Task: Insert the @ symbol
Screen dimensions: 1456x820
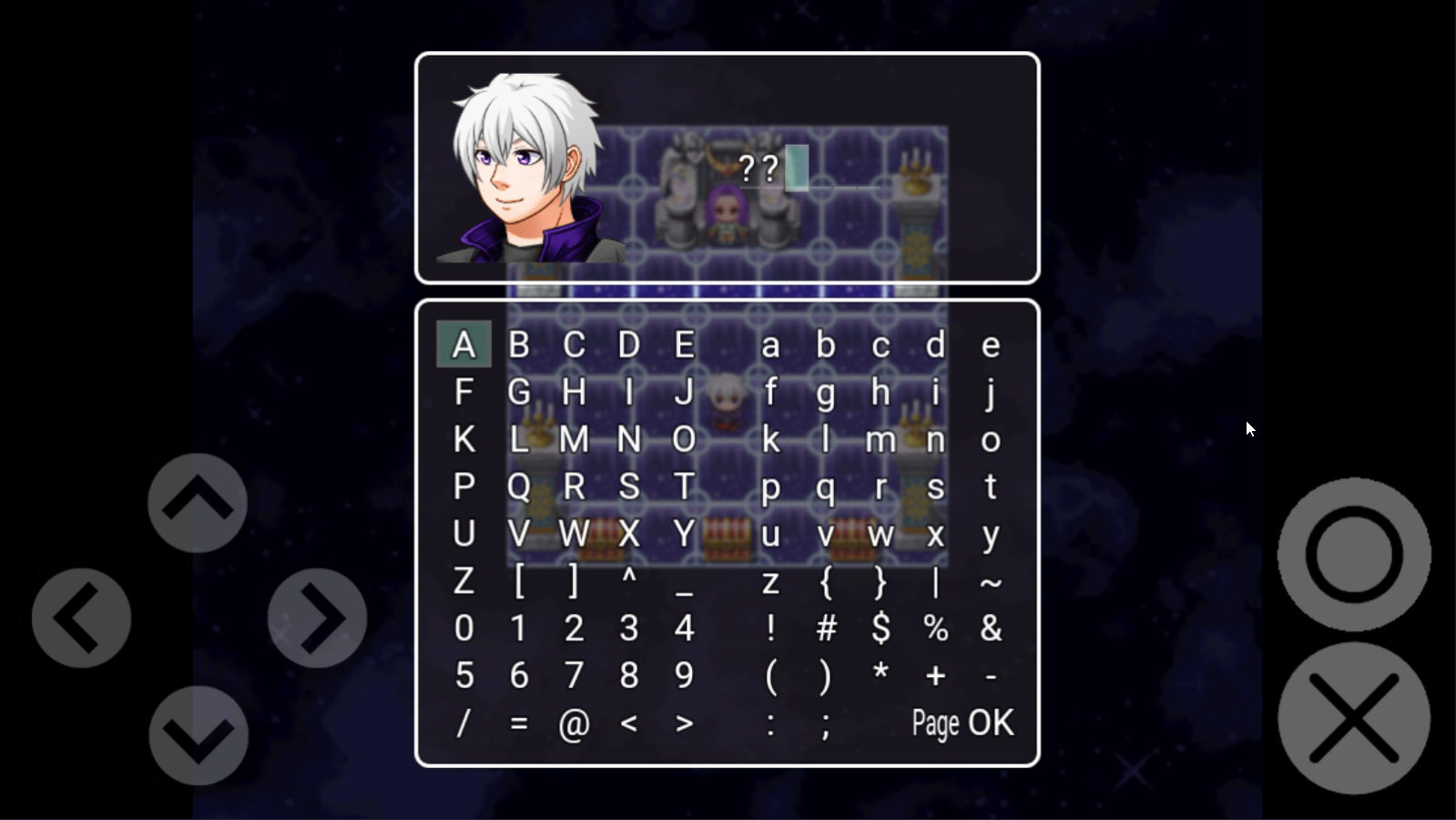Action: click(x=574, y=723)
